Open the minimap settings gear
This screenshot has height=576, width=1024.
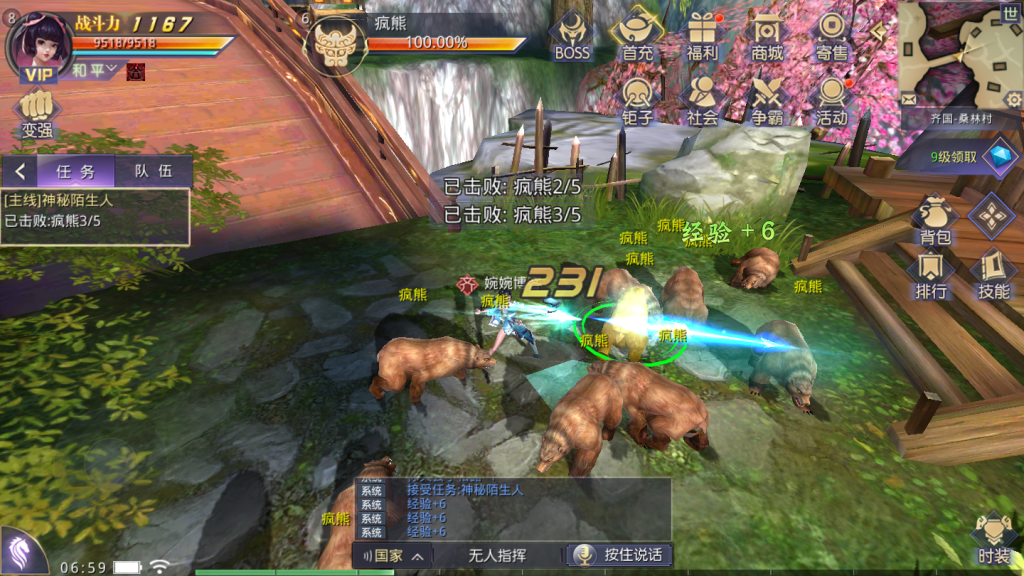(1013, 99)
